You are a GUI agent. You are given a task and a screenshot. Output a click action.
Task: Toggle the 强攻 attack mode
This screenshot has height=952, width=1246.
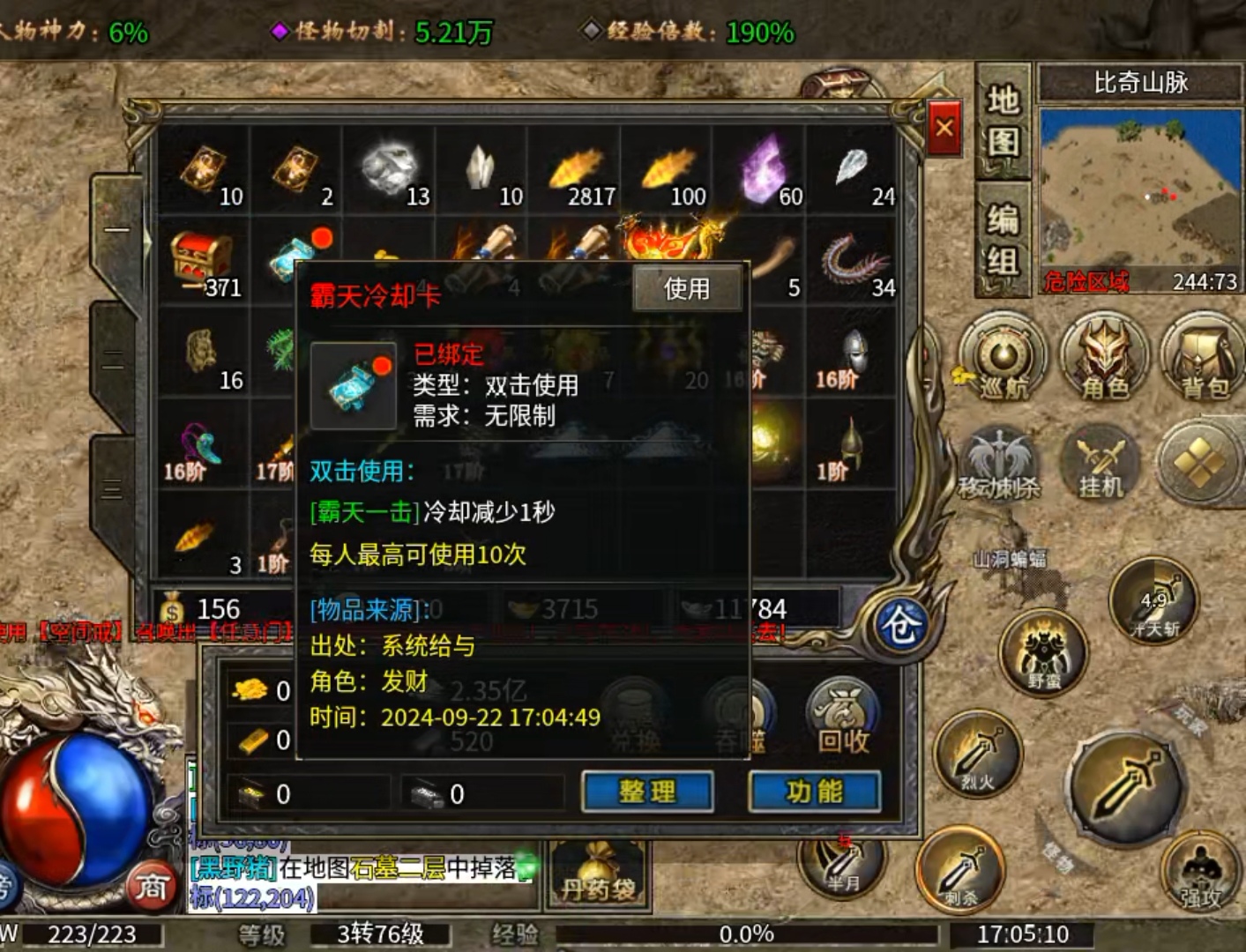tap(1200, 871)
